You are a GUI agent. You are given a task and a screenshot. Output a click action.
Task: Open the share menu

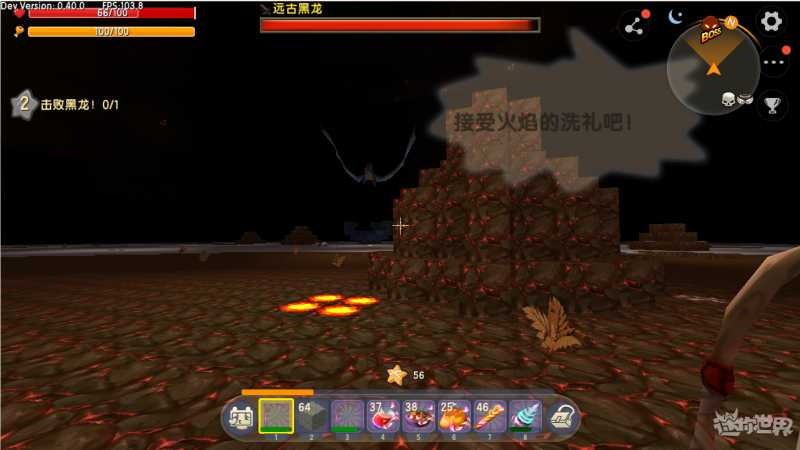633,25
